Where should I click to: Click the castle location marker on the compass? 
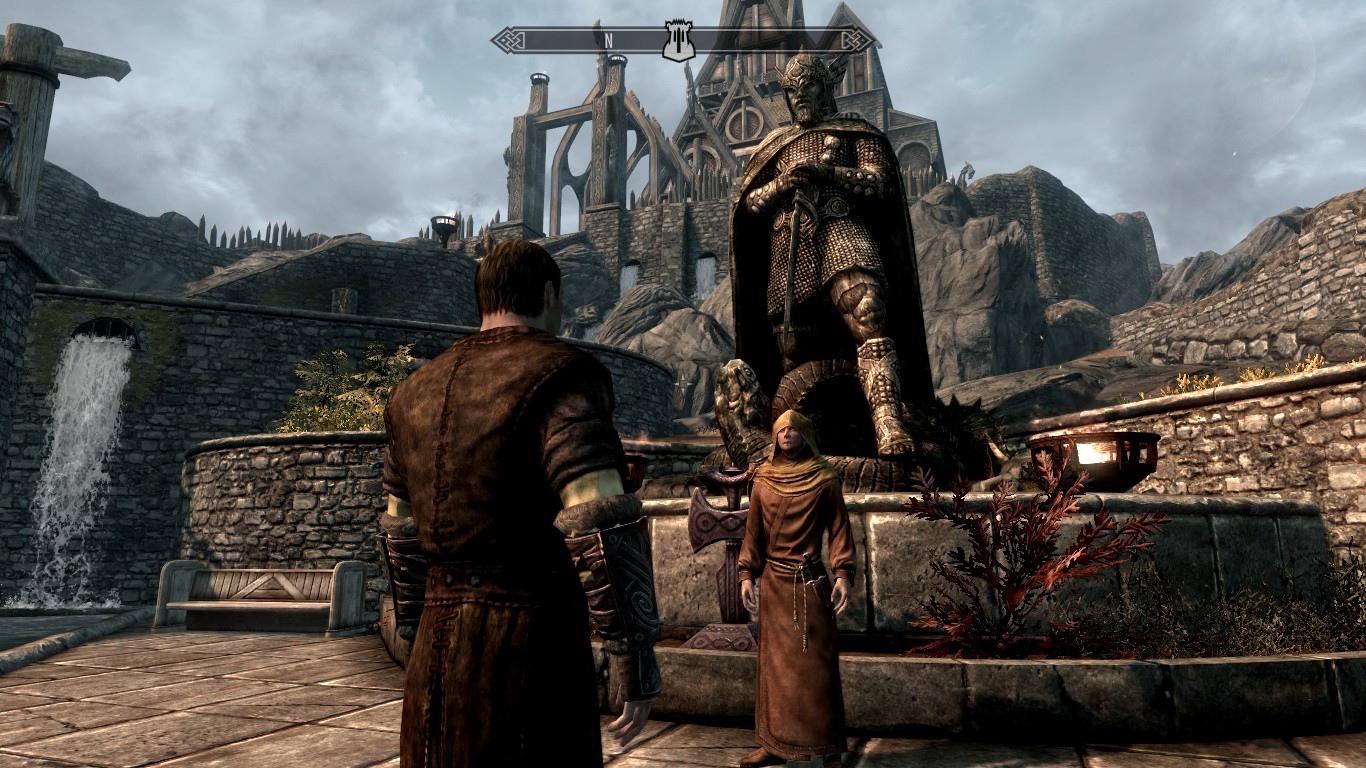[x=679, y=40]
